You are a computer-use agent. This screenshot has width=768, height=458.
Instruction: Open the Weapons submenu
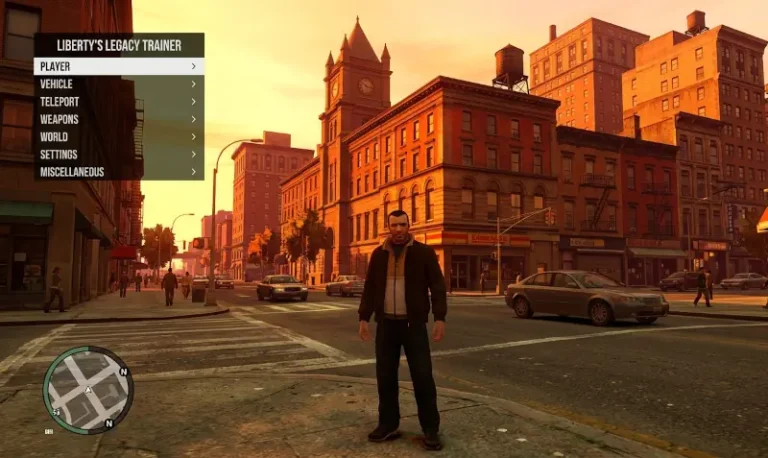coord(118,119)
